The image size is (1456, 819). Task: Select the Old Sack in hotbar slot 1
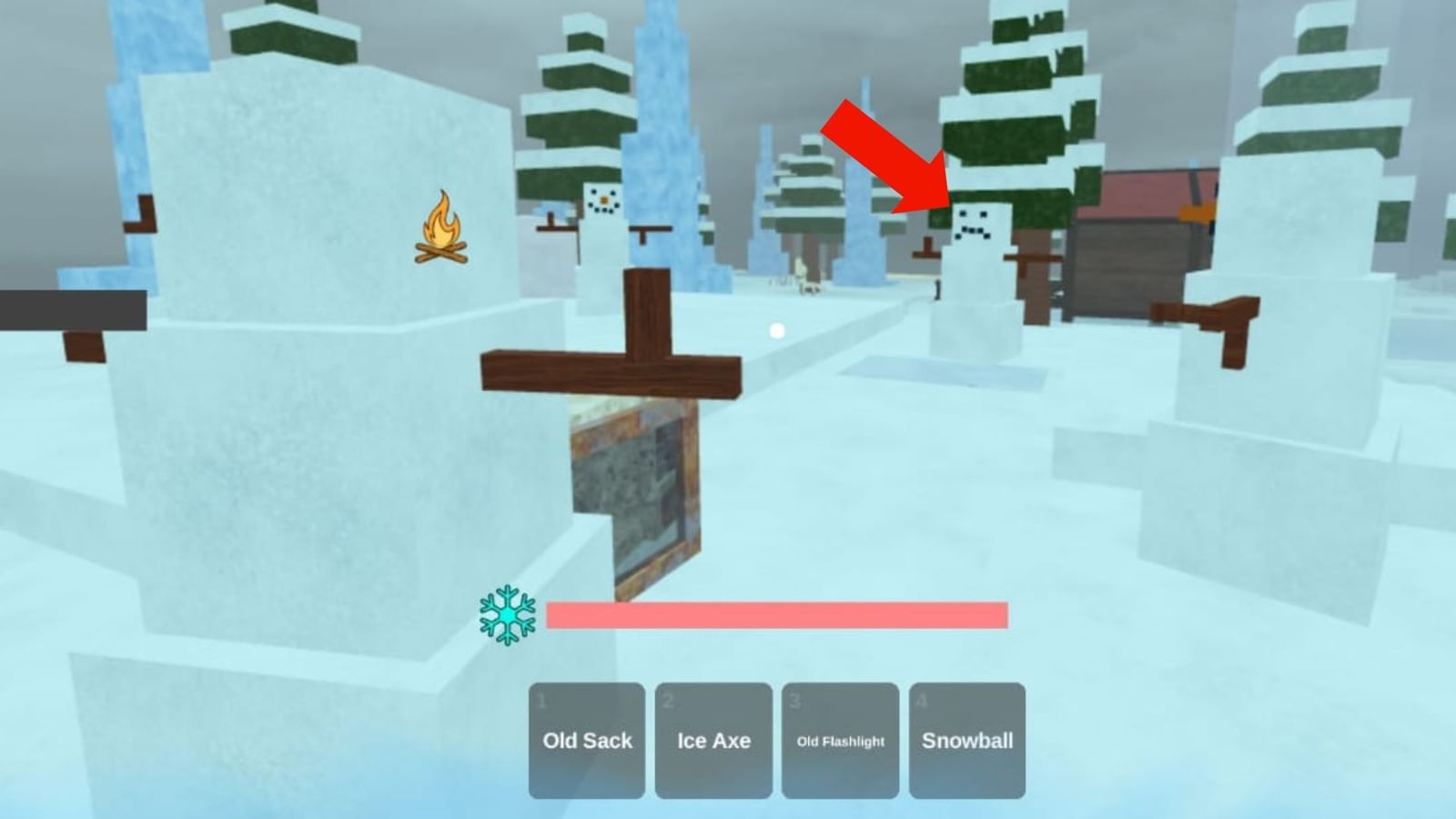[586, 741]
